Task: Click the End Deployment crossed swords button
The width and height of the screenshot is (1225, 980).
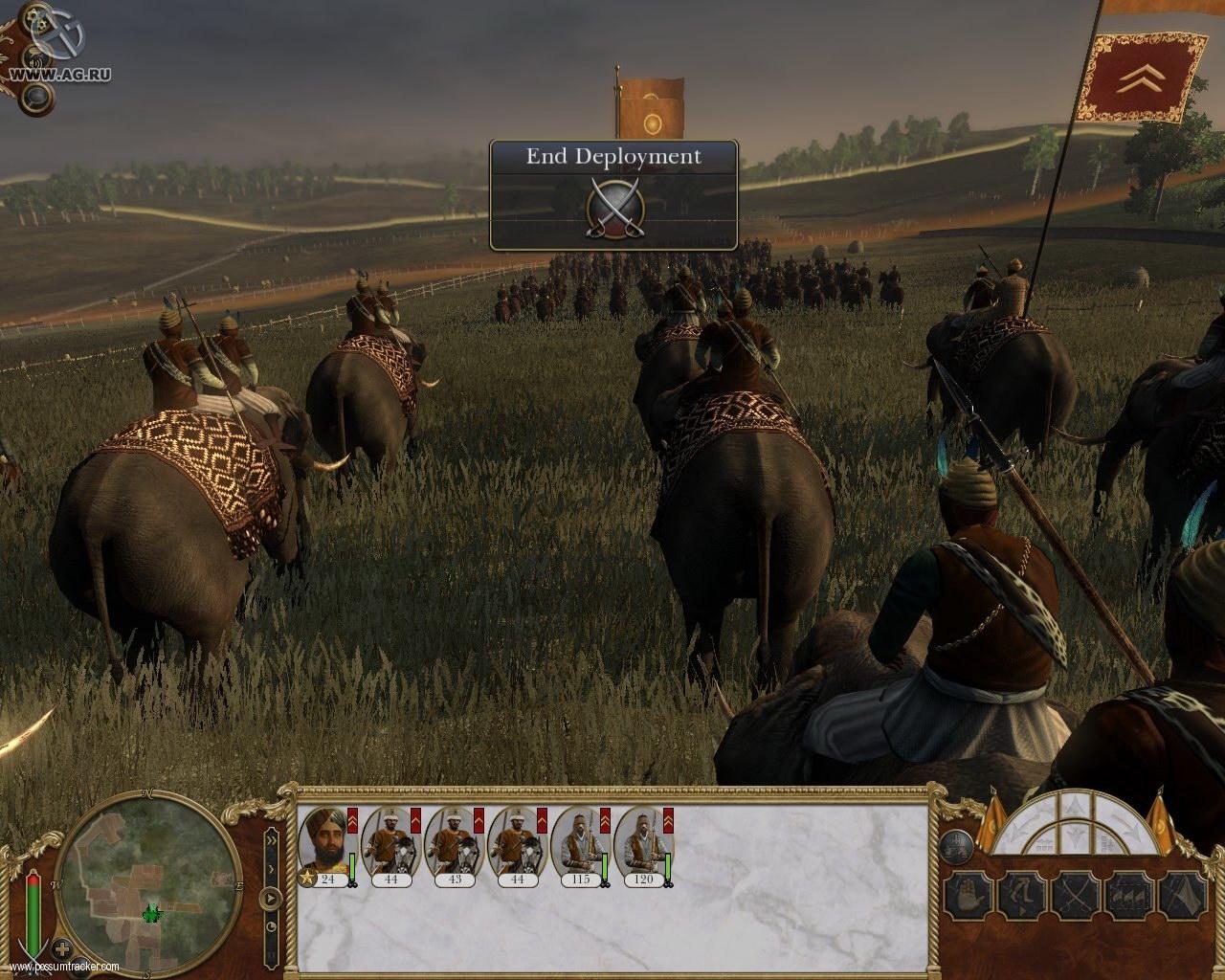Action: click(x=612, y=205)
